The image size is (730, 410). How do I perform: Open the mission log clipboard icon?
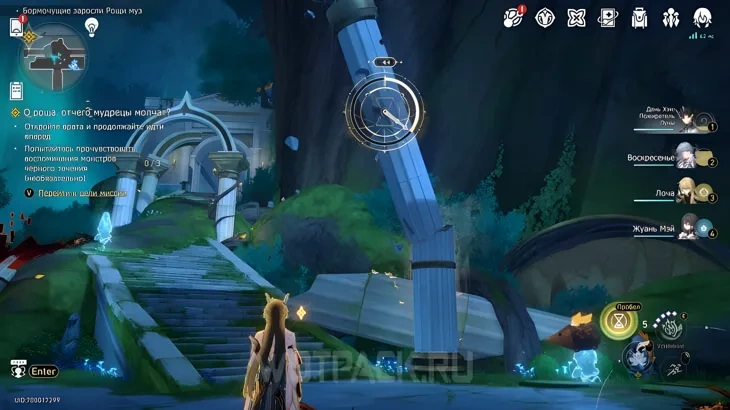tap(16, 90)
